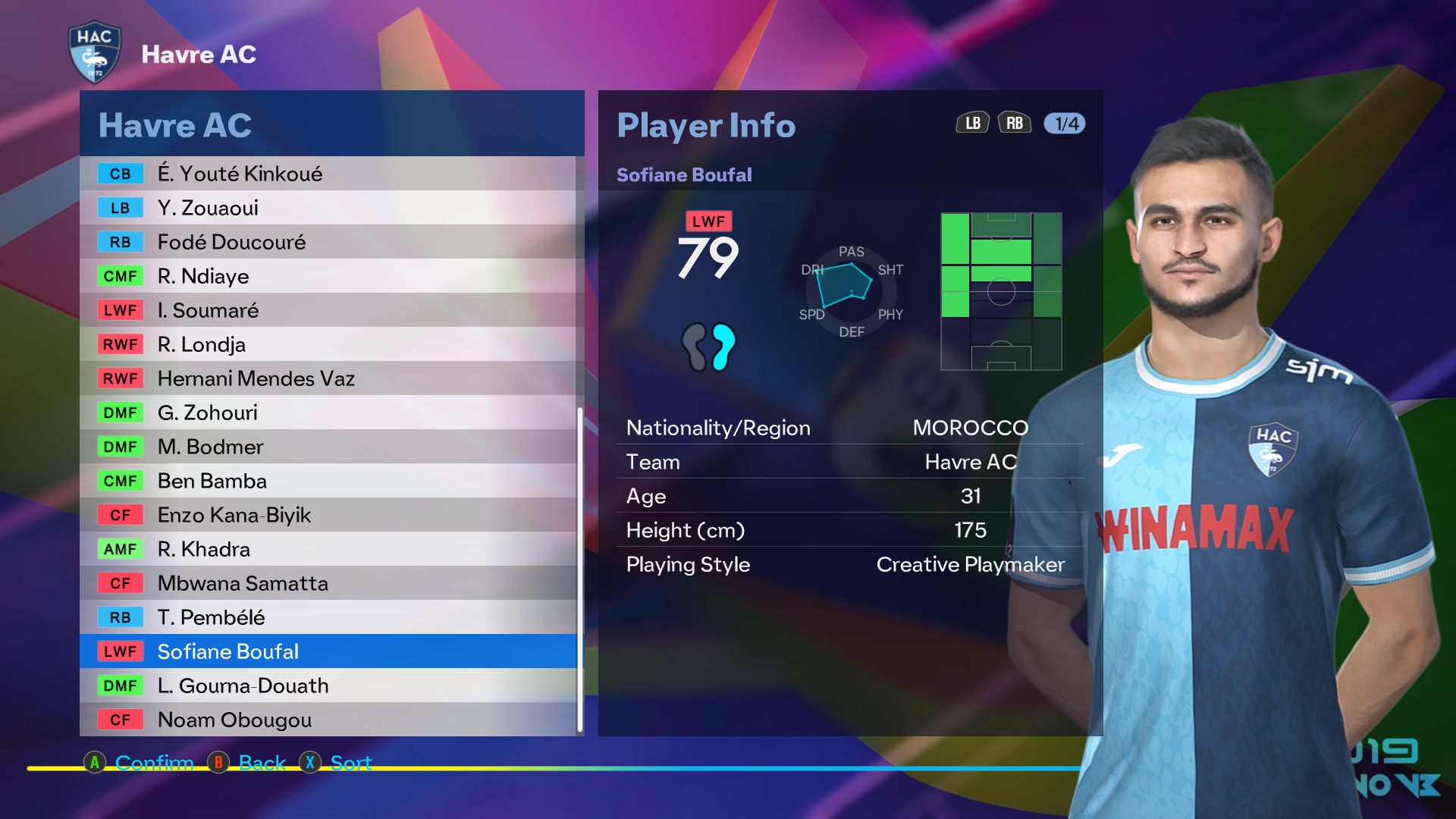The width and height of the screenshot is (1456, 819).
Task: Click the Player Info 1/4 page indicator
Action: [x=1065, y=124]
